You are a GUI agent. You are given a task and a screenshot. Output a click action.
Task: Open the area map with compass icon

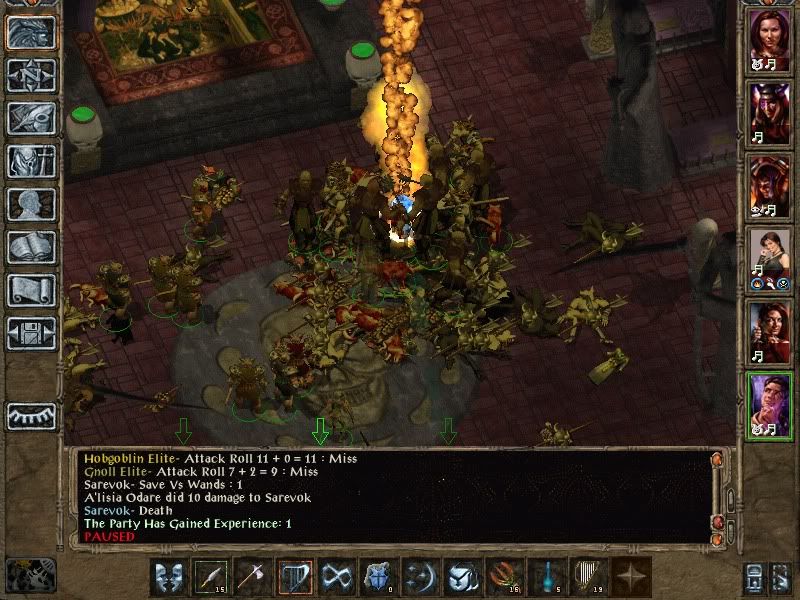pyautogui.click(x=31, y=75)
